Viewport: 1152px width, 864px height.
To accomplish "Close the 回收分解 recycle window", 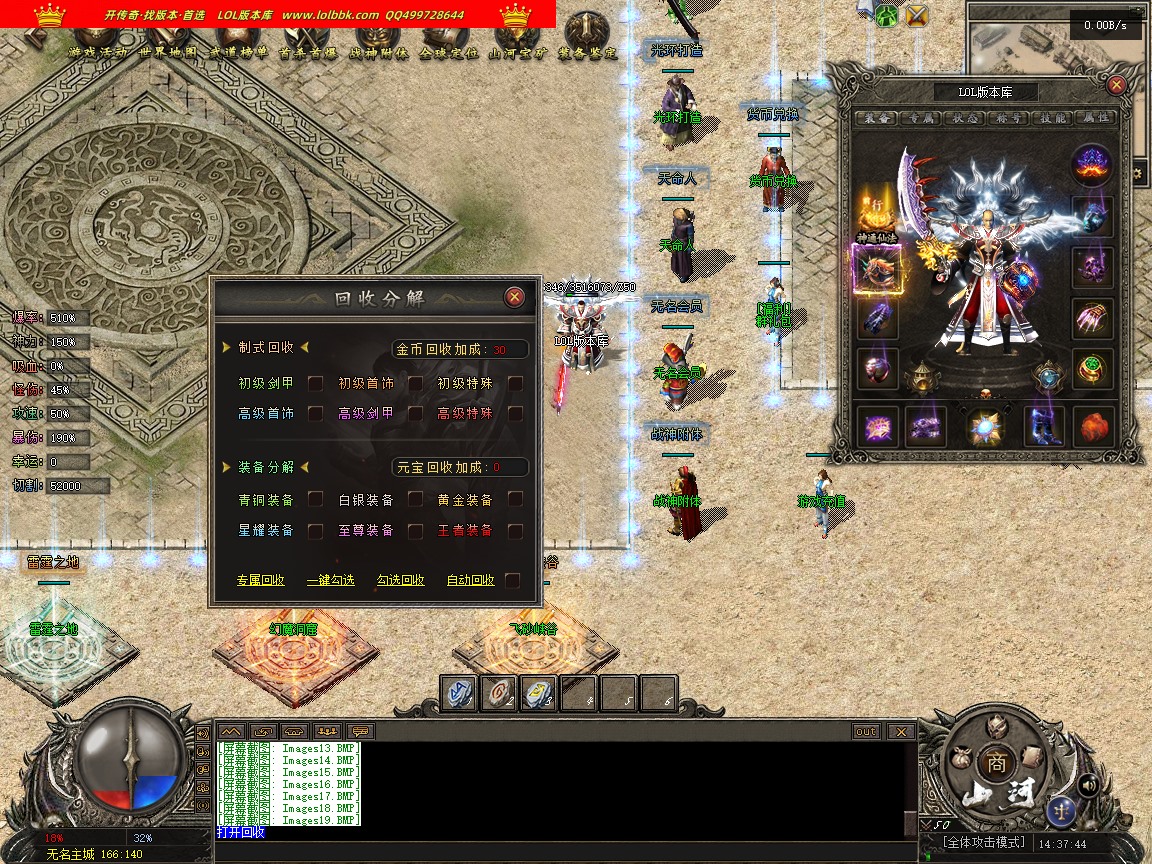I will (x=514, y=297).
